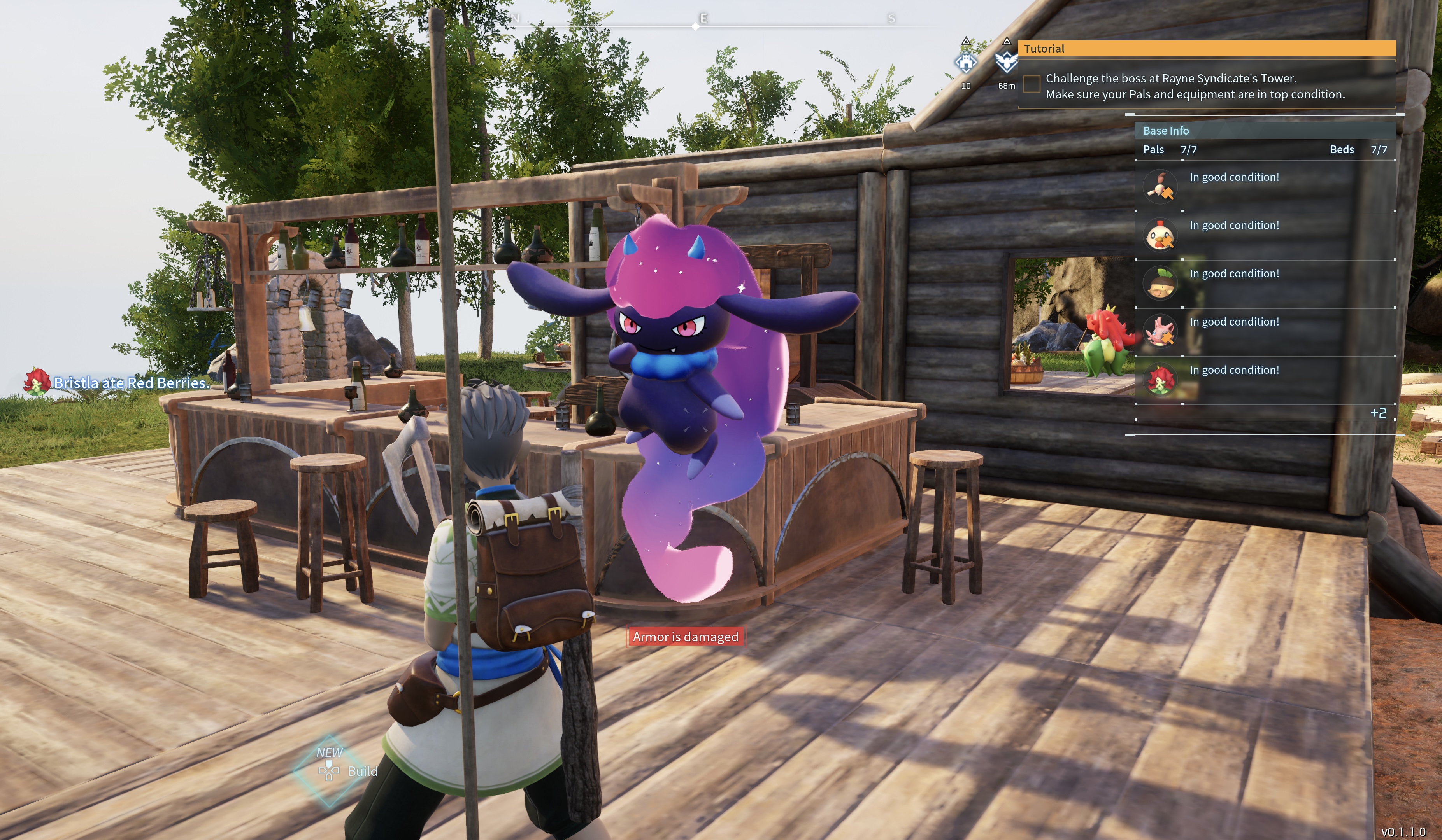Tick the Tutorial objective checkbox
The image size is (1442, 840).
coord(1031,84)
